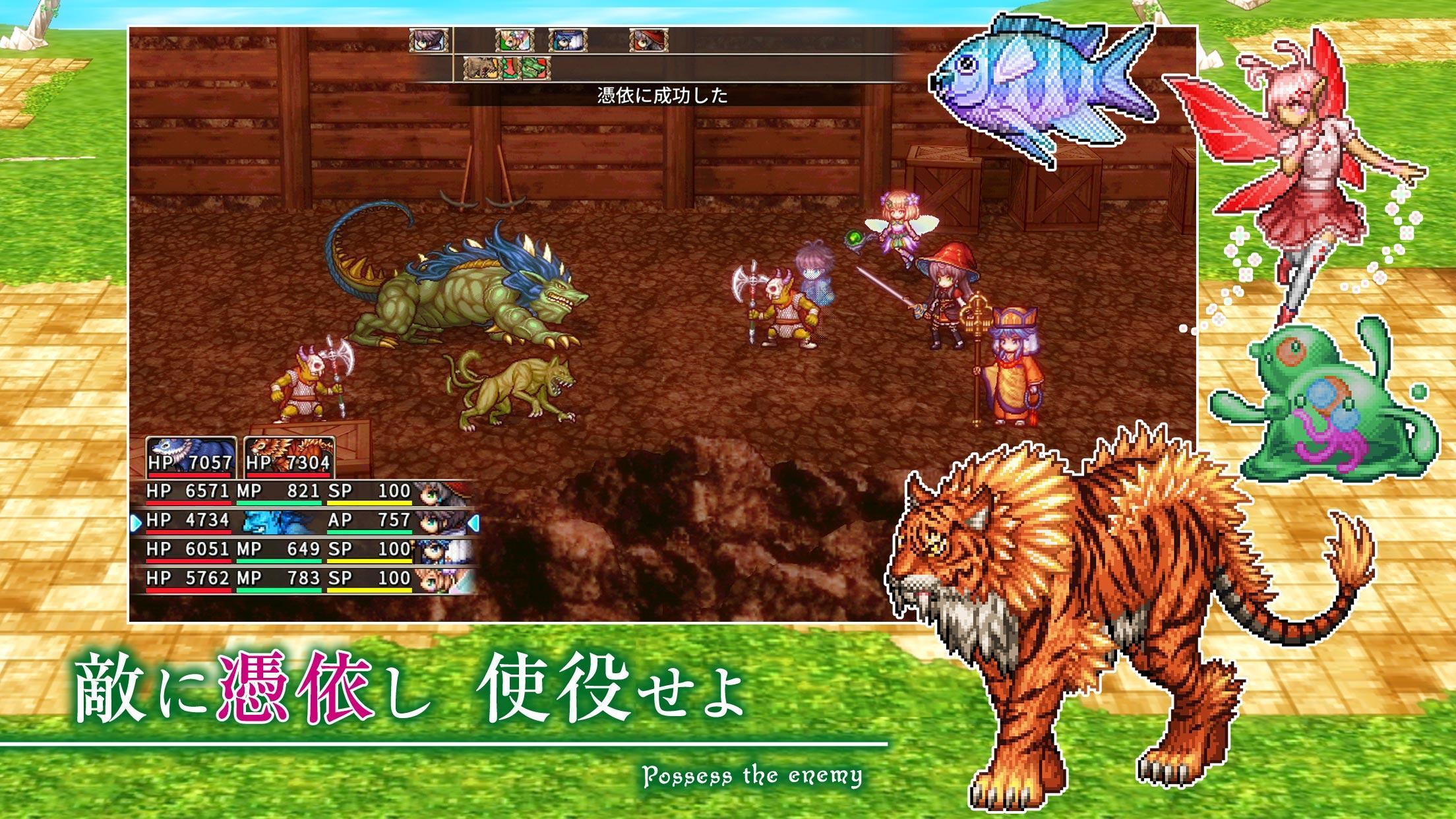The width and height of the screenshot is (1456, 819).
Task: Select the red-hat witch portrait in the turn bar
Action: [x=649, y=40]
